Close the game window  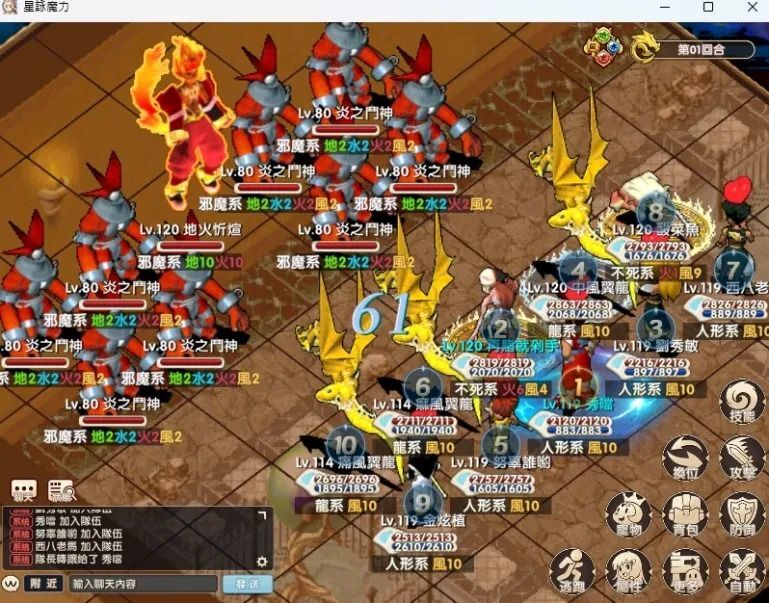pos(752,8)
